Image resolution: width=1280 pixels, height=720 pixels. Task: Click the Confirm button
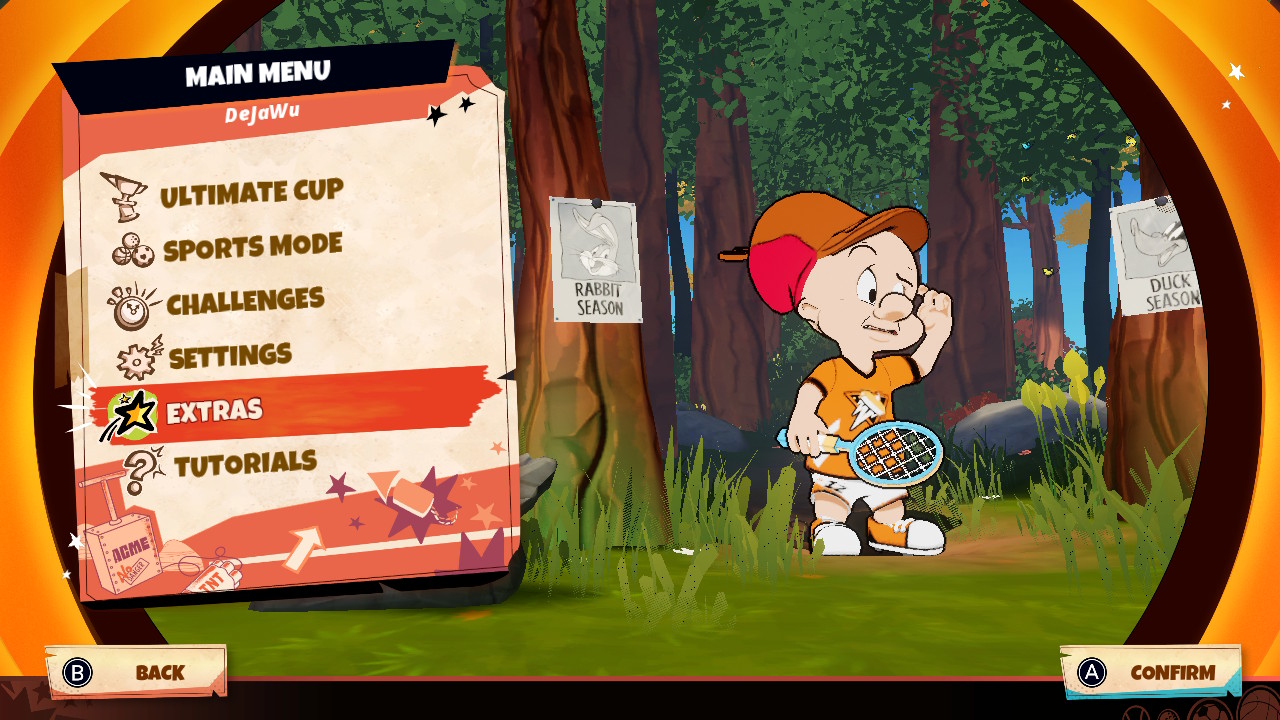click(1151, 672)
